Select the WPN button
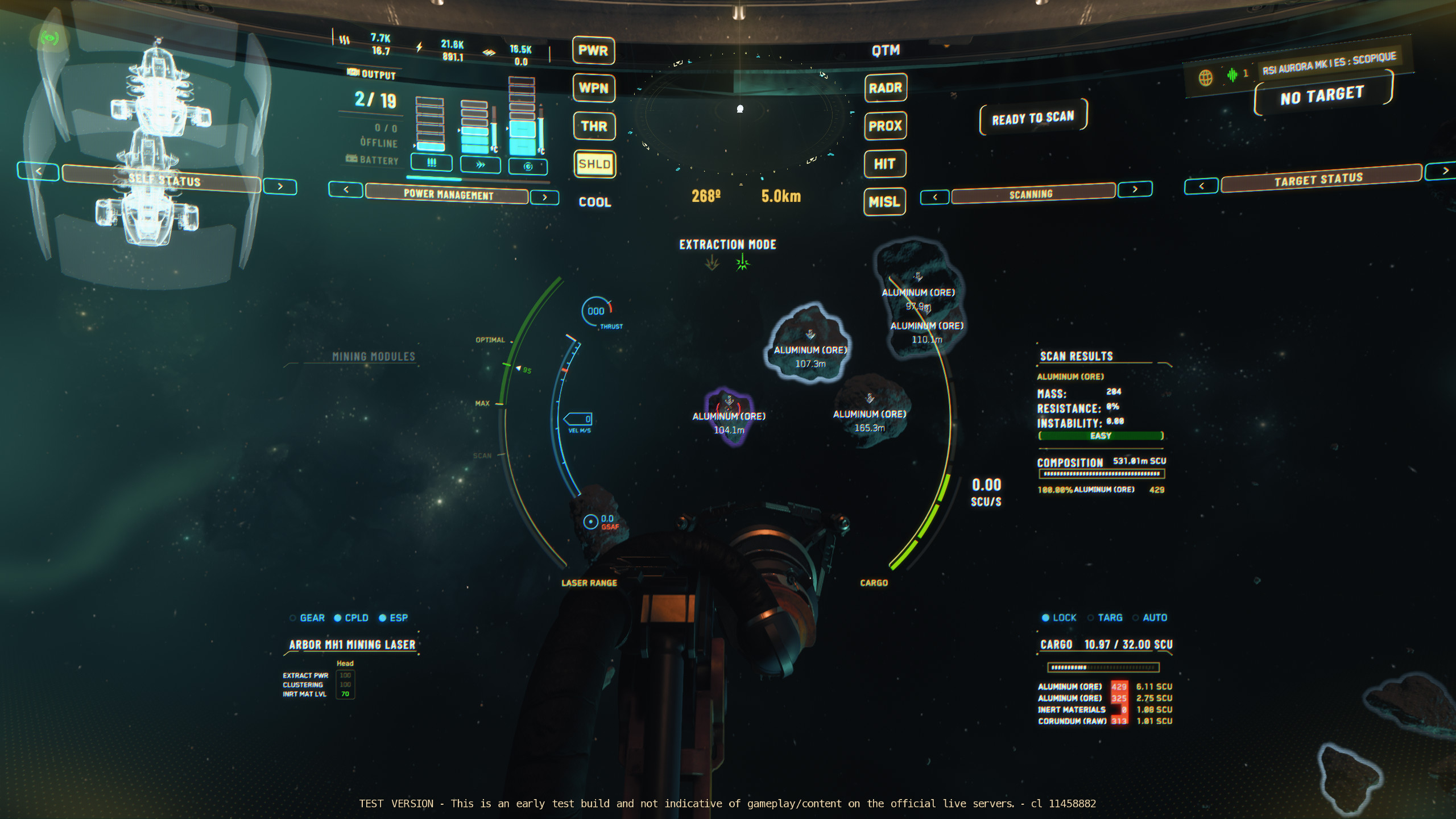The image size is (1456, 819). click(593, 88)
